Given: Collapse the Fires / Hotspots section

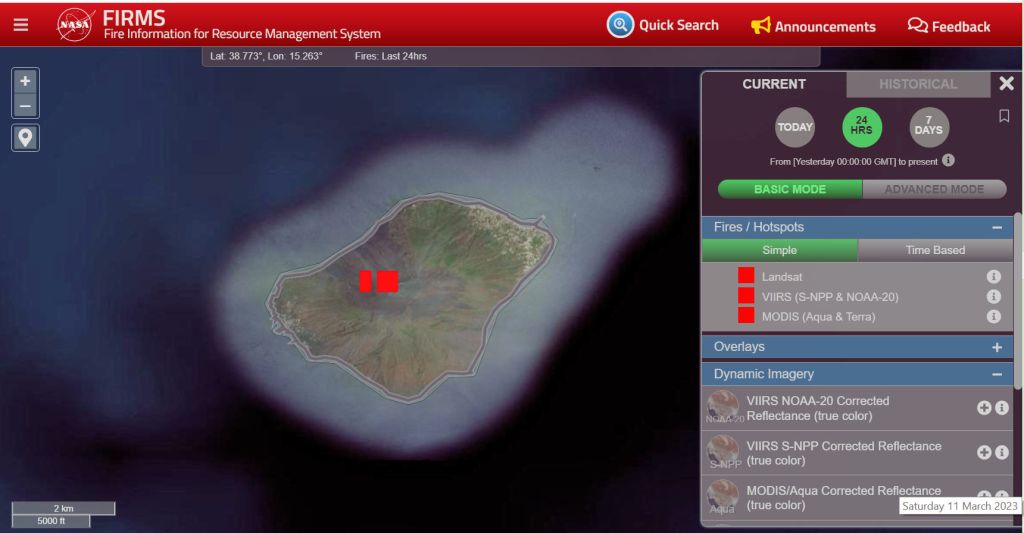Looking at the screenshot, I should click(996, 228).
